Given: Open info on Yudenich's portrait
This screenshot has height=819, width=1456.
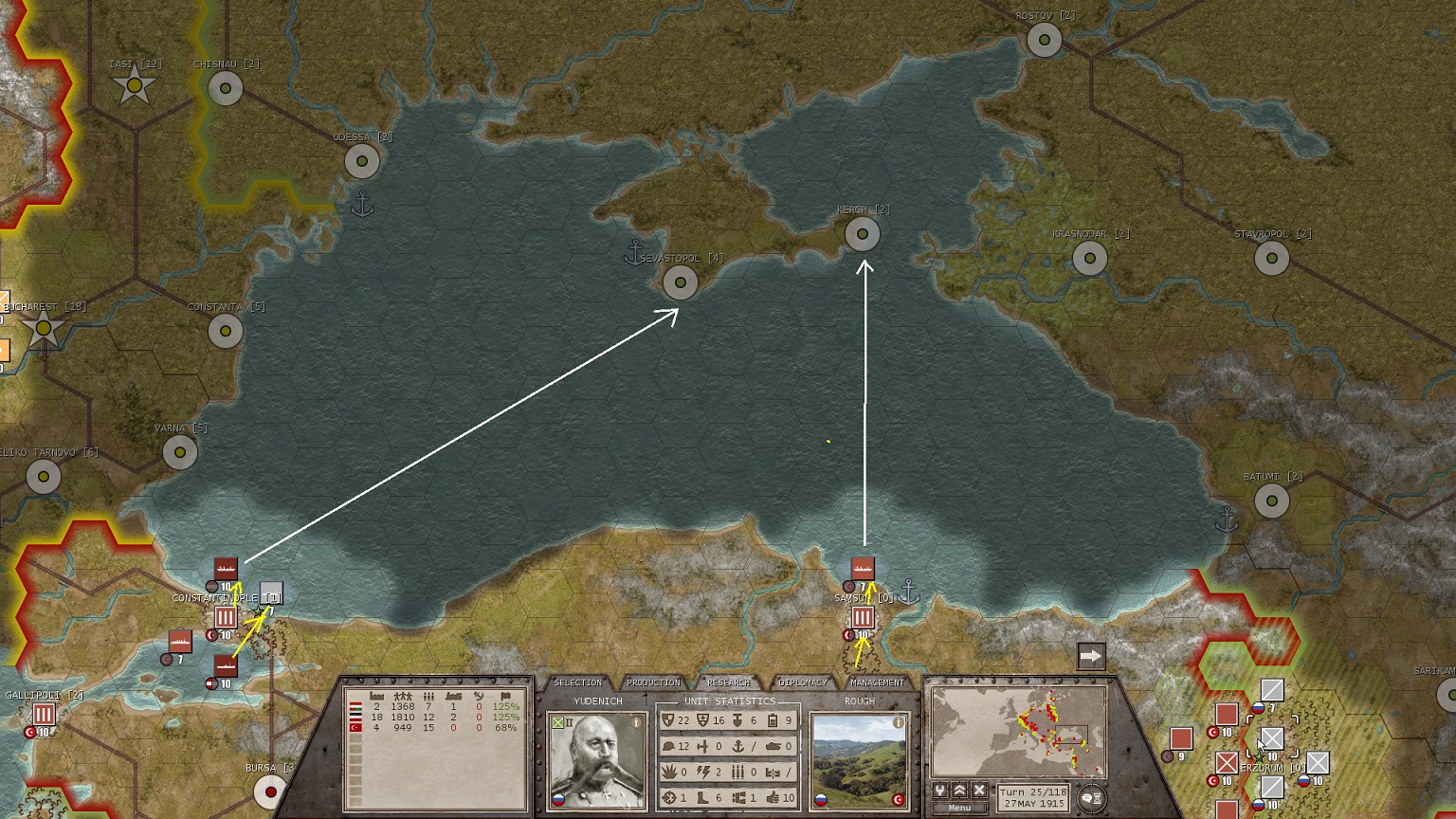Looking at the screenshot, I should tap(637, 723).
